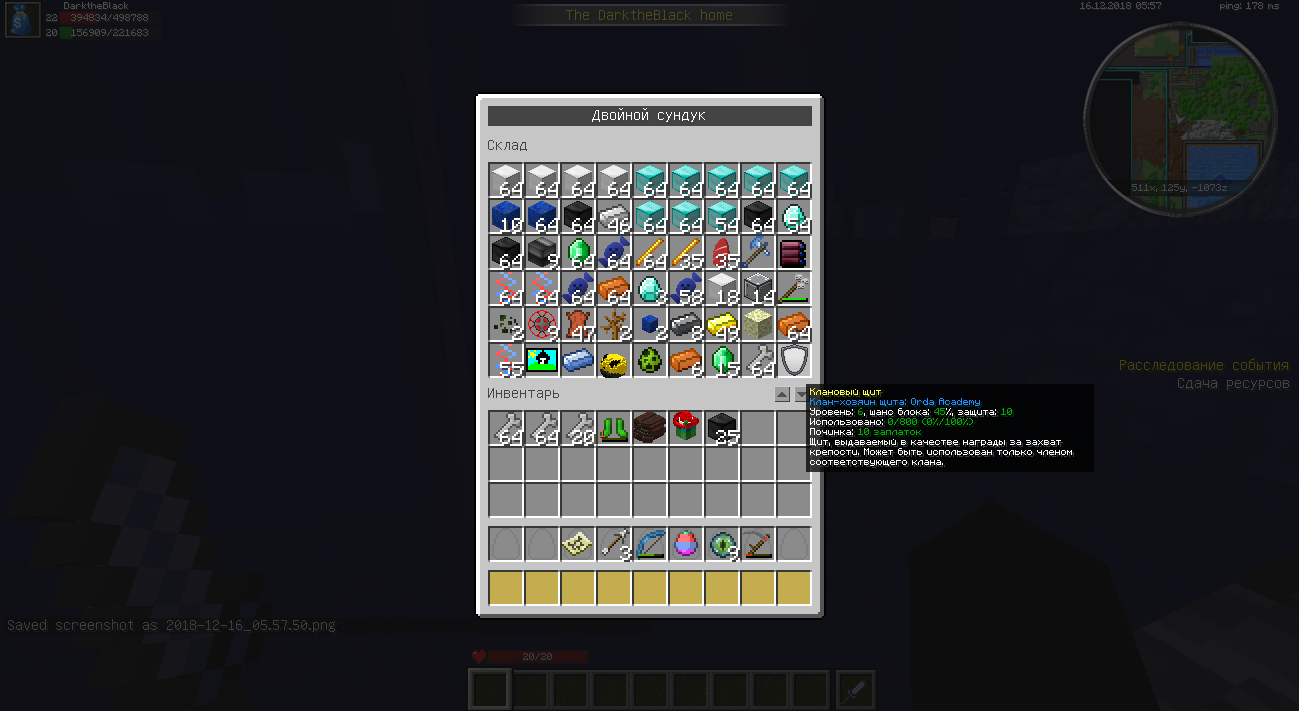Grab the sandstone block in the chest
The height and width of the screenshot is (711, 1299).
coord(758,325)
